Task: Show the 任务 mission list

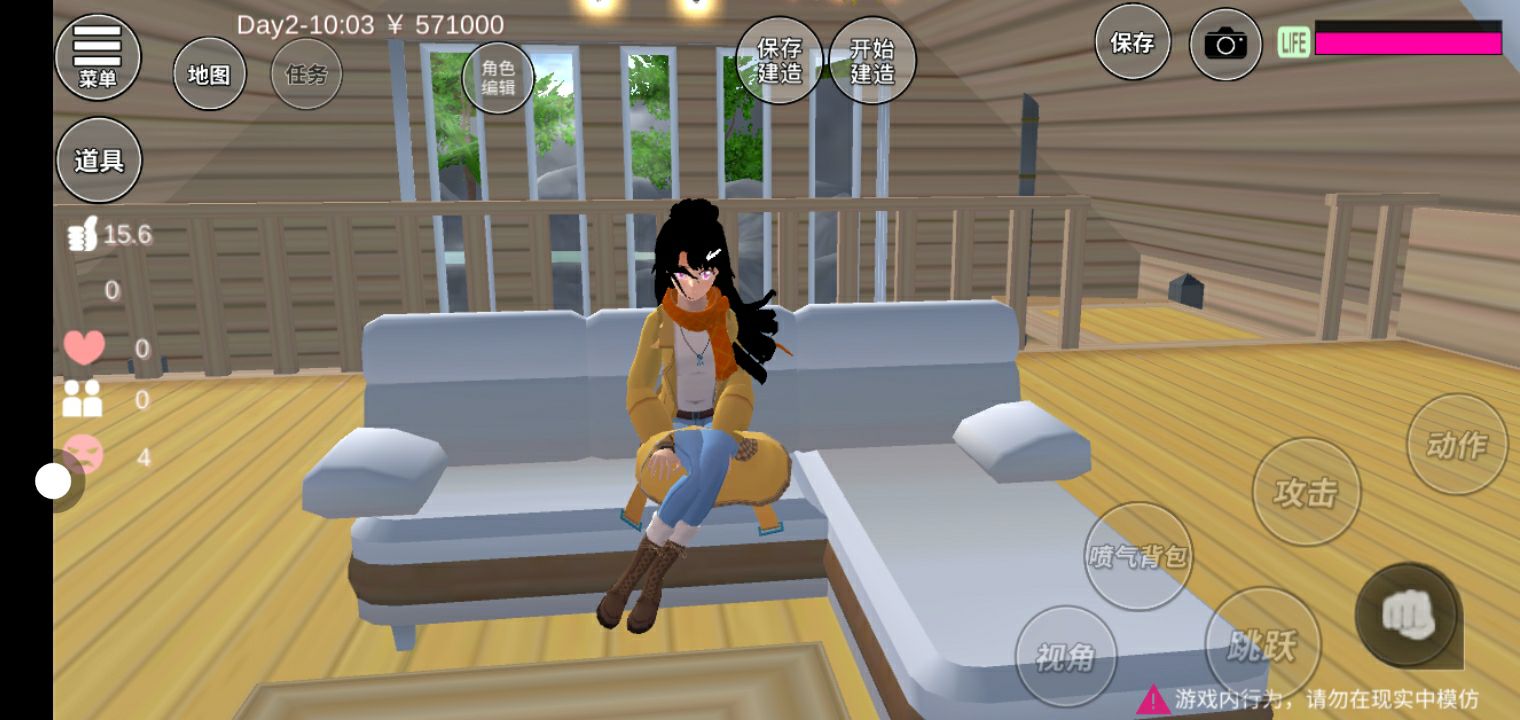Action: pyautogui.click(x=306, y=74)
